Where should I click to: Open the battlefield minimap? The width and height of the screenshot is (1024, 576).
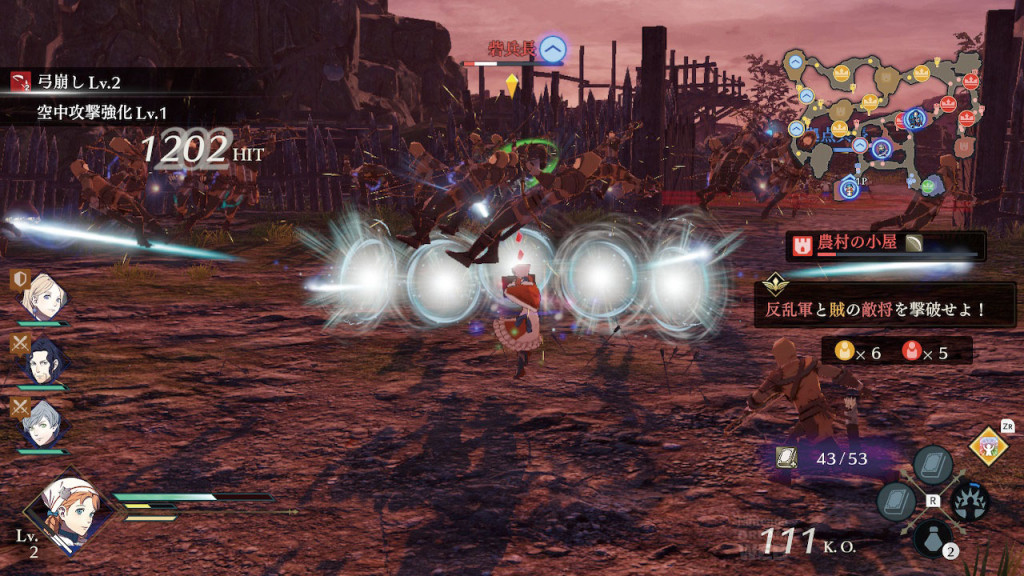pyautogui.click(x=885, y=125)
